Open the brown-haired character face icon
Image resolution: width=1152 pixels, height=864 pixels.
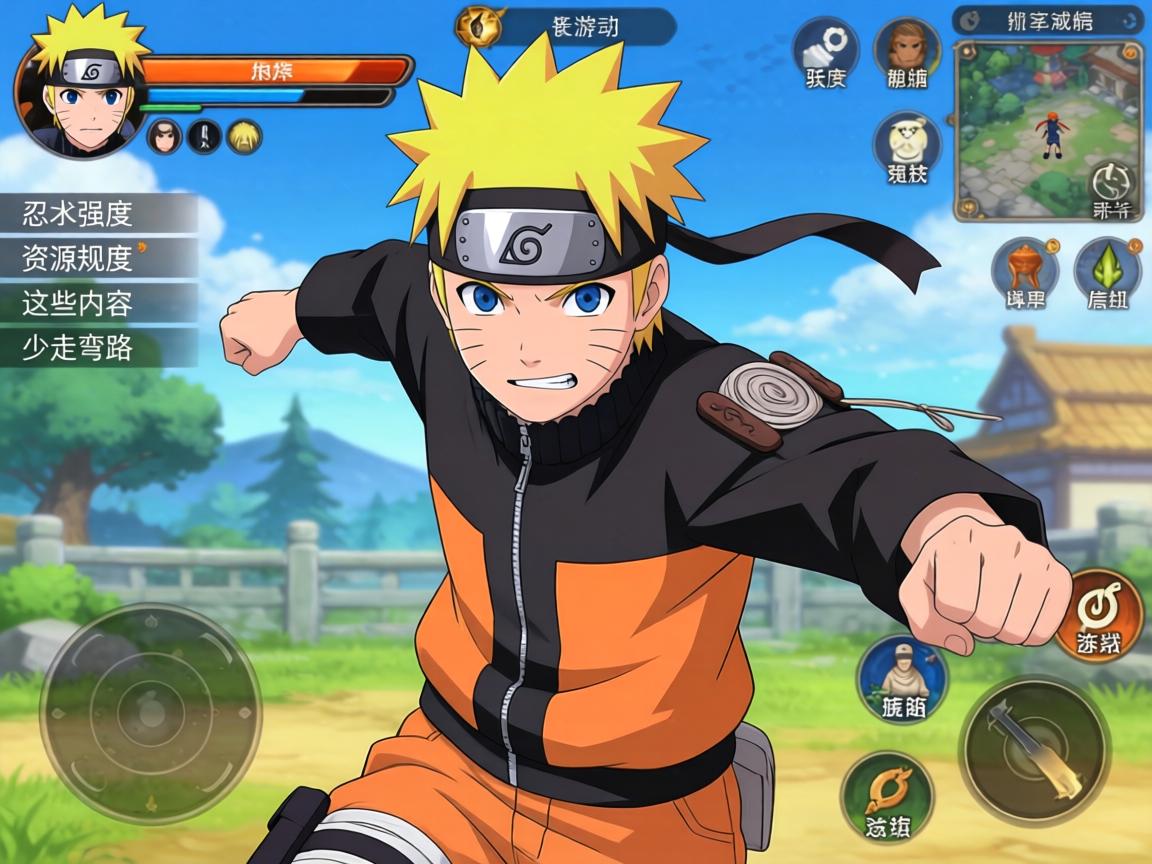[907, 53]
